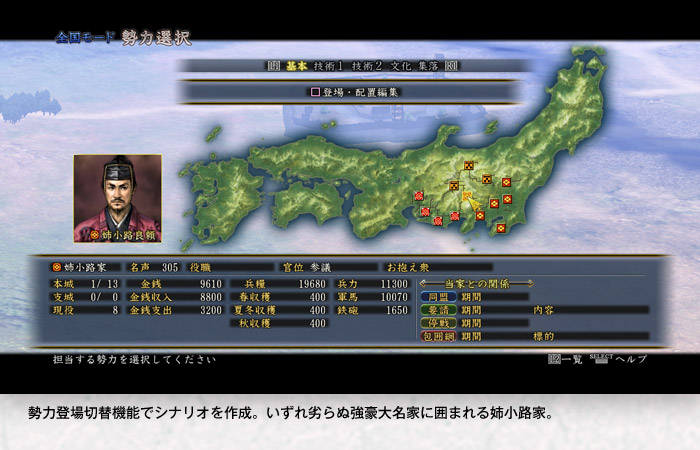
Task: Open the ヘルプ help screen
Action: [630, 358]
